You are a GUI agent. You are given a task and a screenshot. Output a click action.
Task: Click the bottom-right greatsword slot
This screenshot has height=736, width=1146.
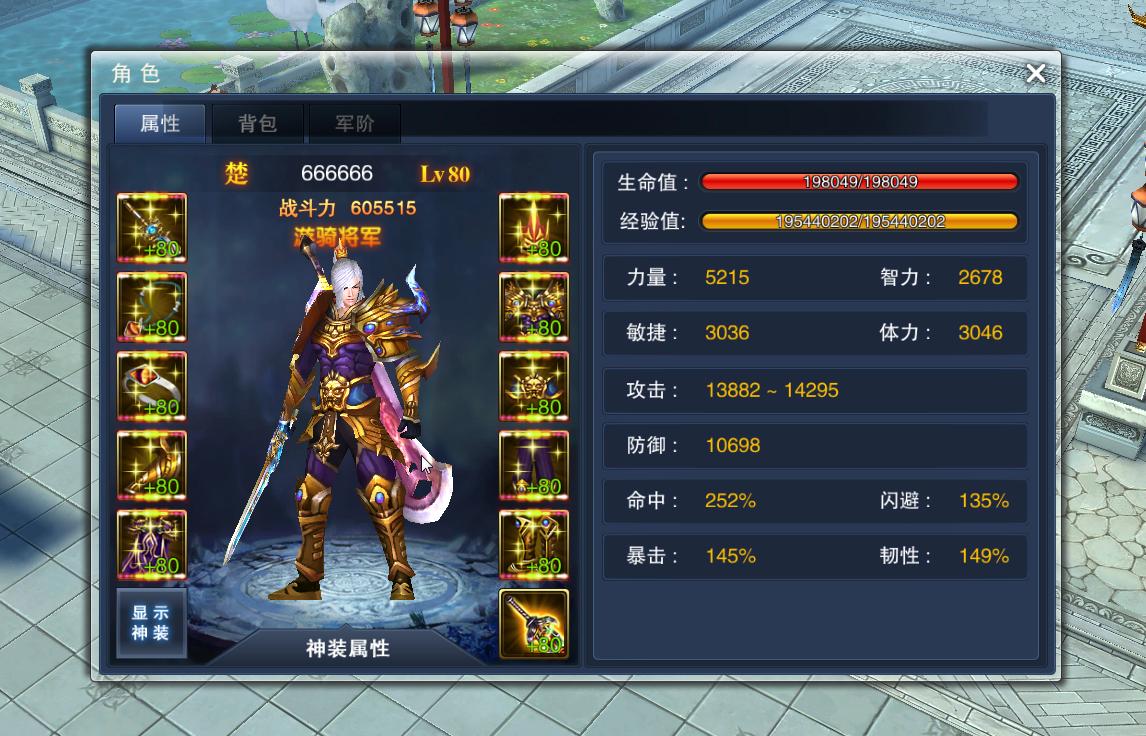(x=534, y=624)
